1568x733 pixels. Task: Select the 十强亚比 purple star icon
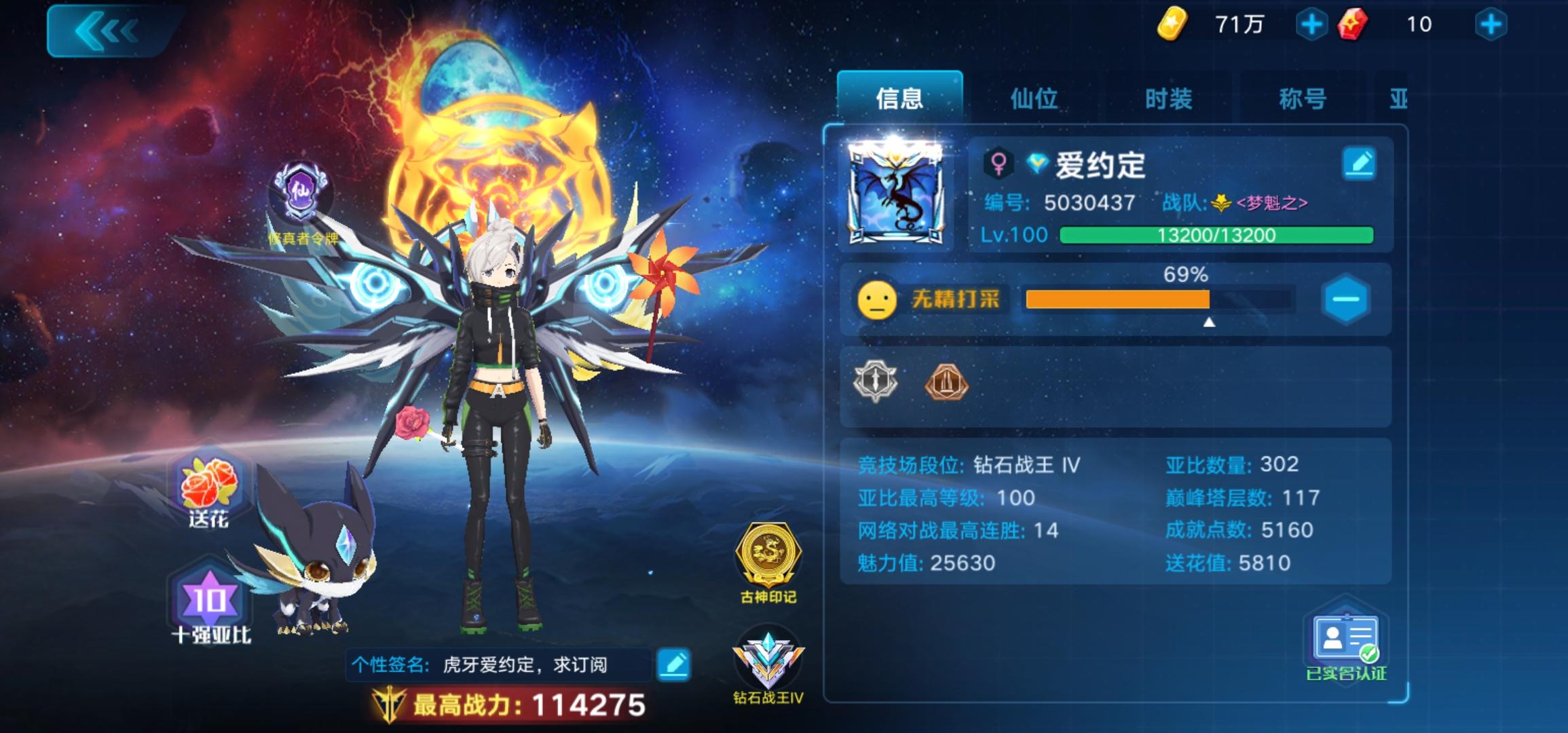coord(210,597)
